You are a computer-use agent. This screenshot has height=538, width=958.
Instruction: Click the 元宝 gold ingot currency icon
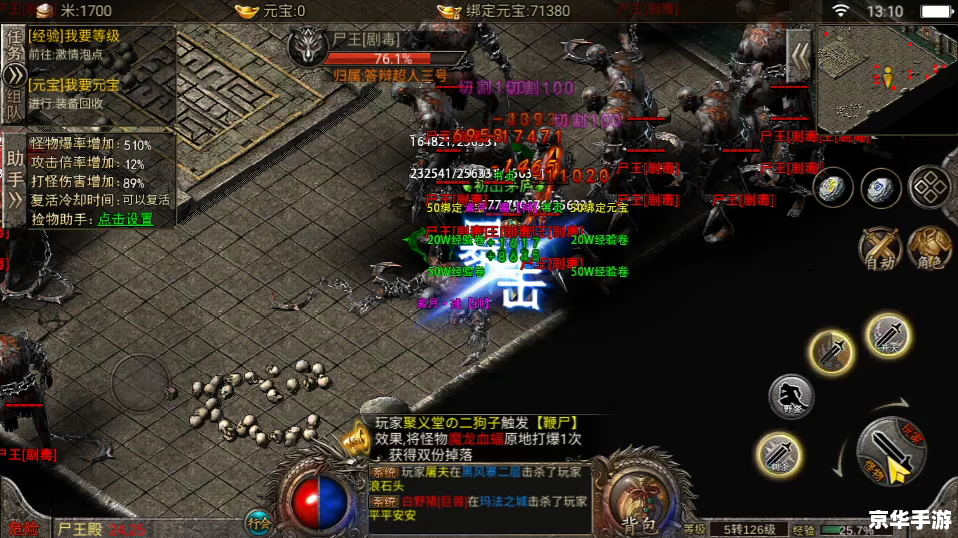click(x=246, y=11)
